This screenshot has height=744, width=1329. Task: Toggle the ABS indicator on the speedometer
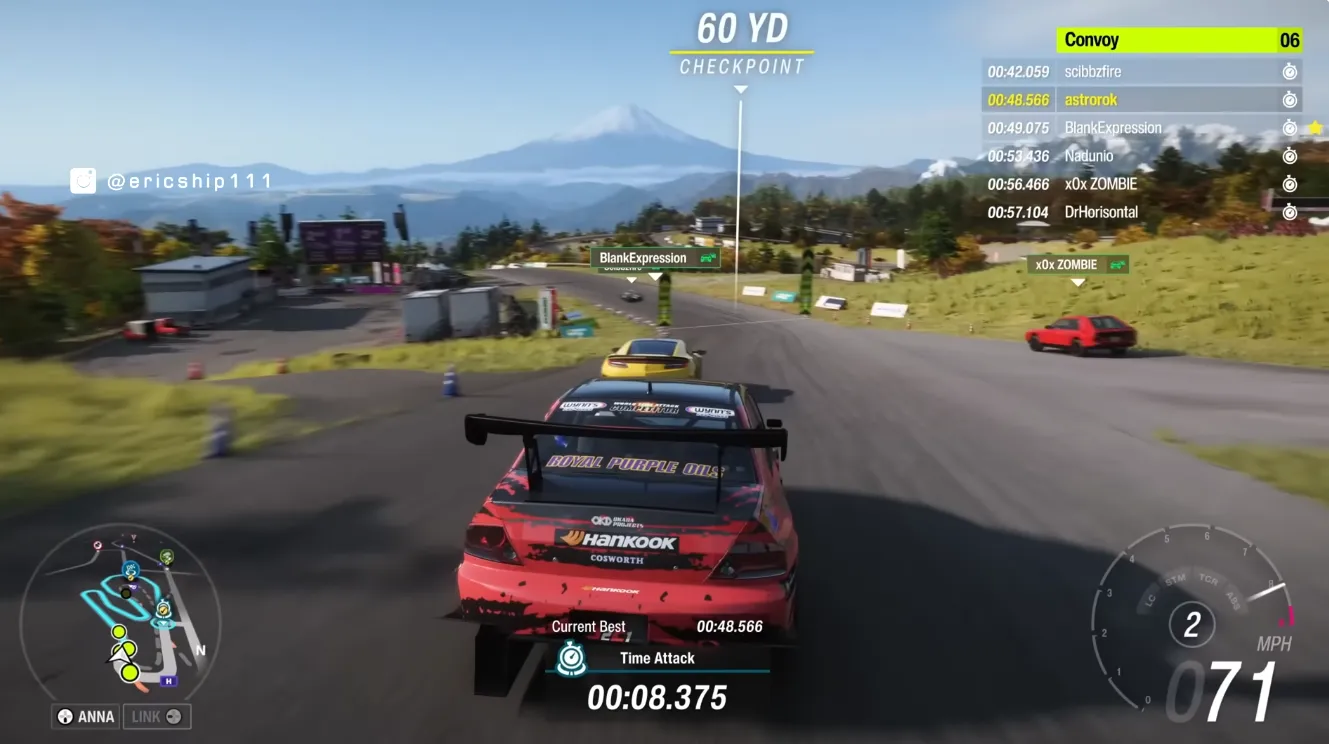pos(1232,599)
